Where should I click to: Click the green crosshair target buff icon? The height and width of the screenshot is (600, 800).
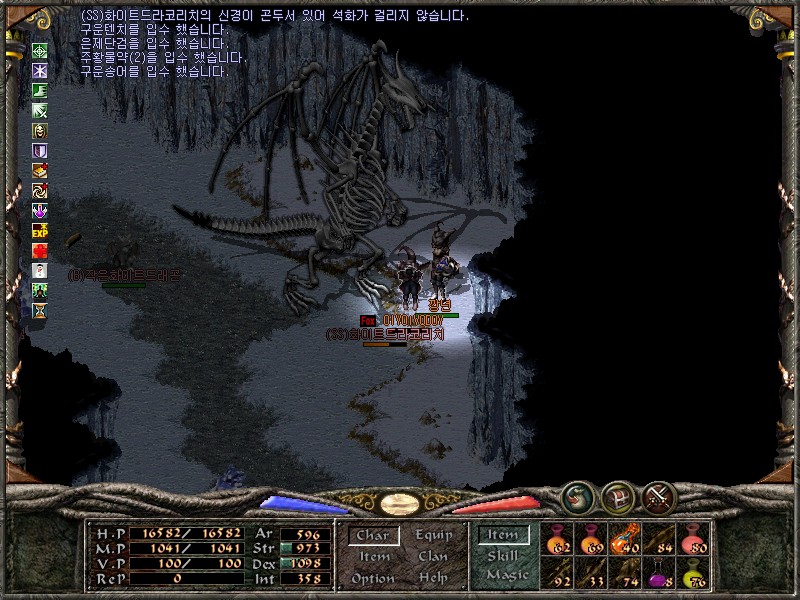point(40,51)
